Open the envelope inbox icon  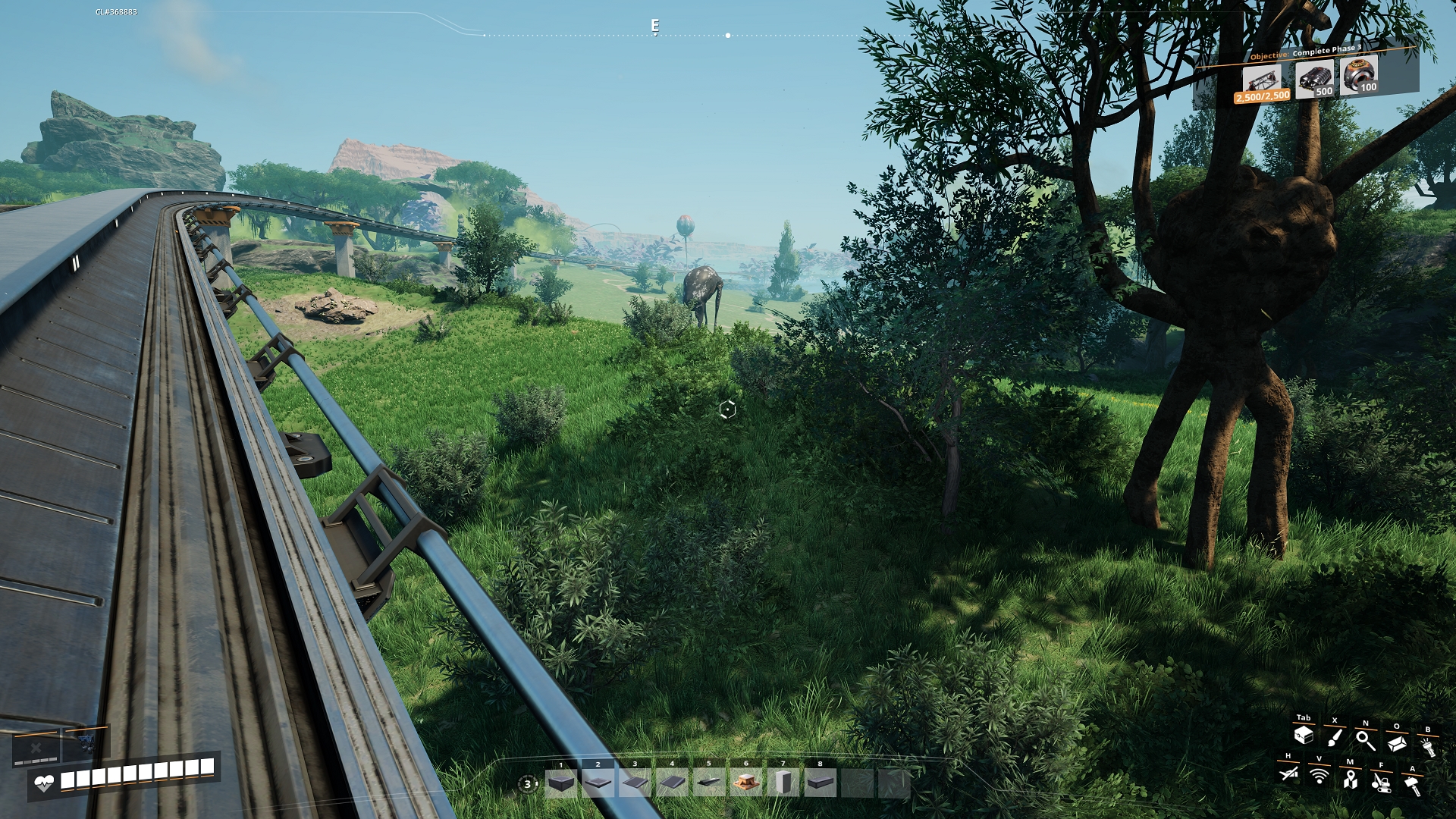[1397, 743]
